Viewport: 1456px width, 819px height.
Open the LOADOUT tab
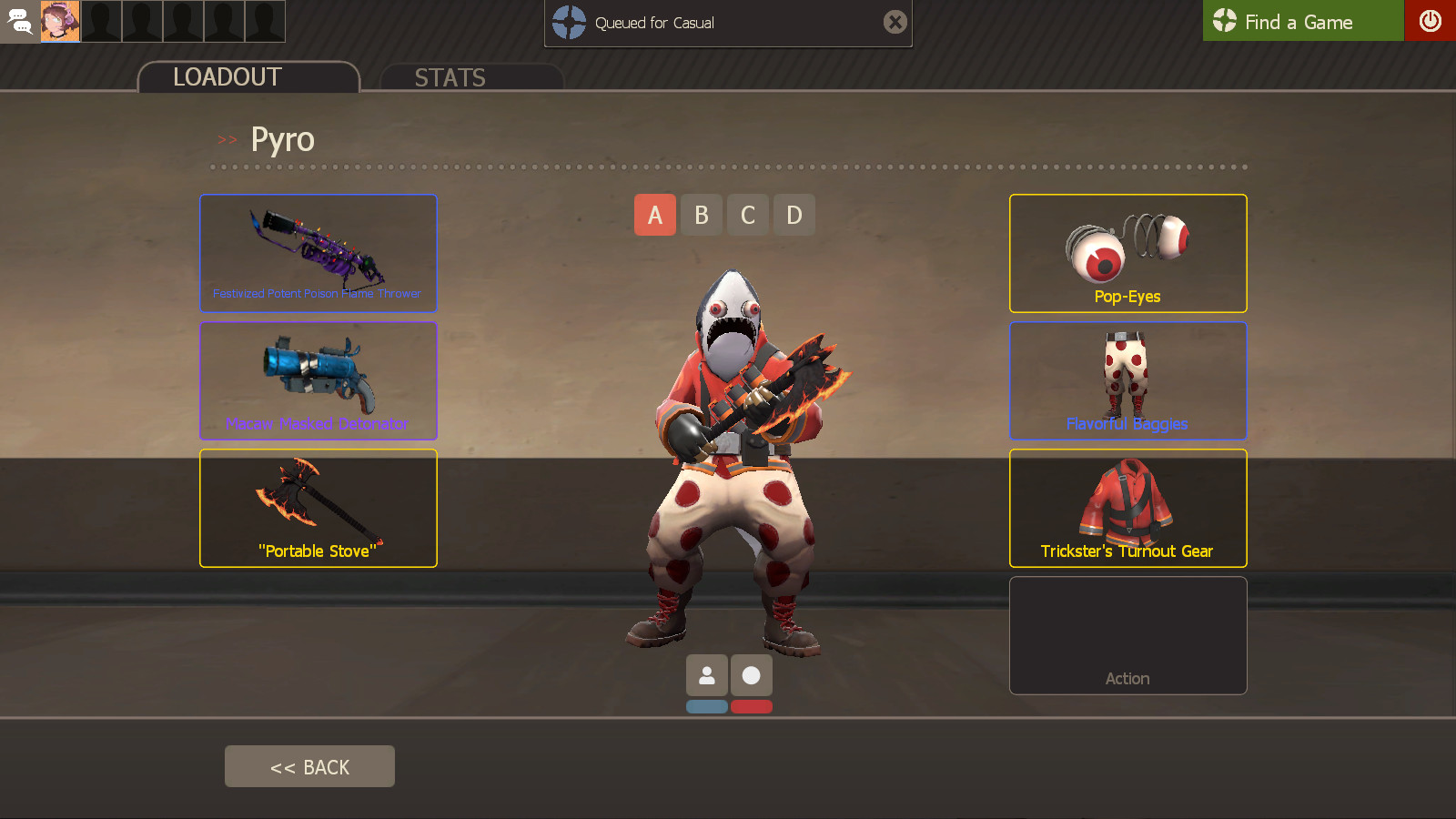pyautogui.click(x=227, y=76)
